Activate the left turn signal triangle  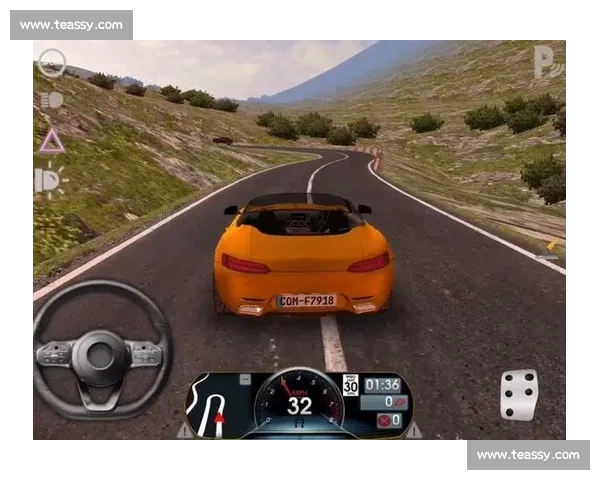click(x=185, y=430)
